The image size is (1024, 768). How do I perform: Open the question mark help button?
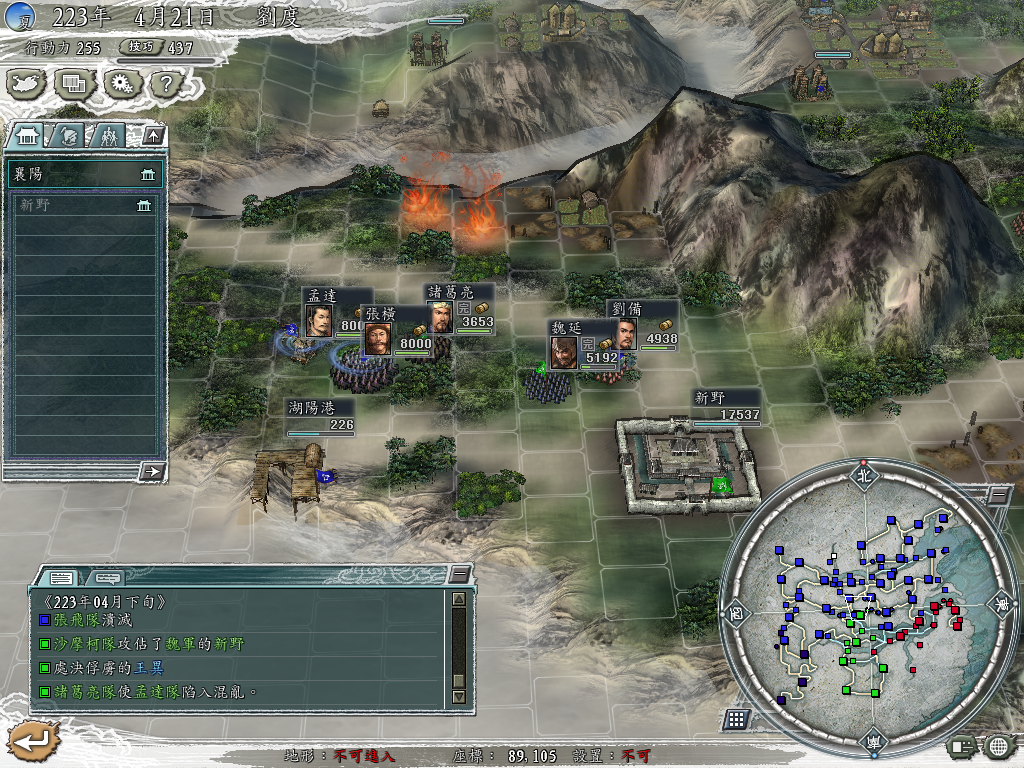tap(164, 84)
